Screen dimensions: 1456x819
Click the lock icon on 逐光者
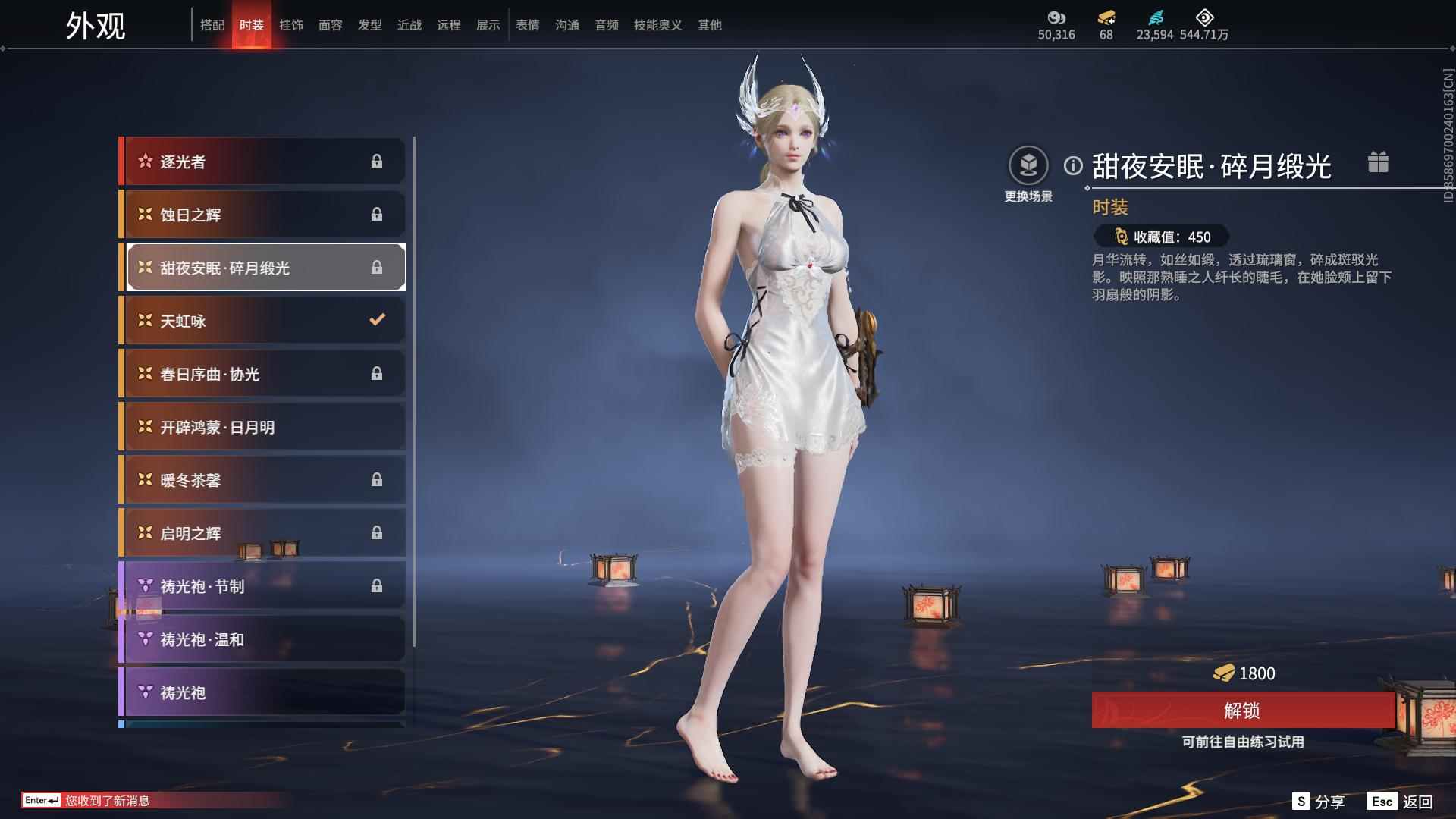tap(377, 161)
